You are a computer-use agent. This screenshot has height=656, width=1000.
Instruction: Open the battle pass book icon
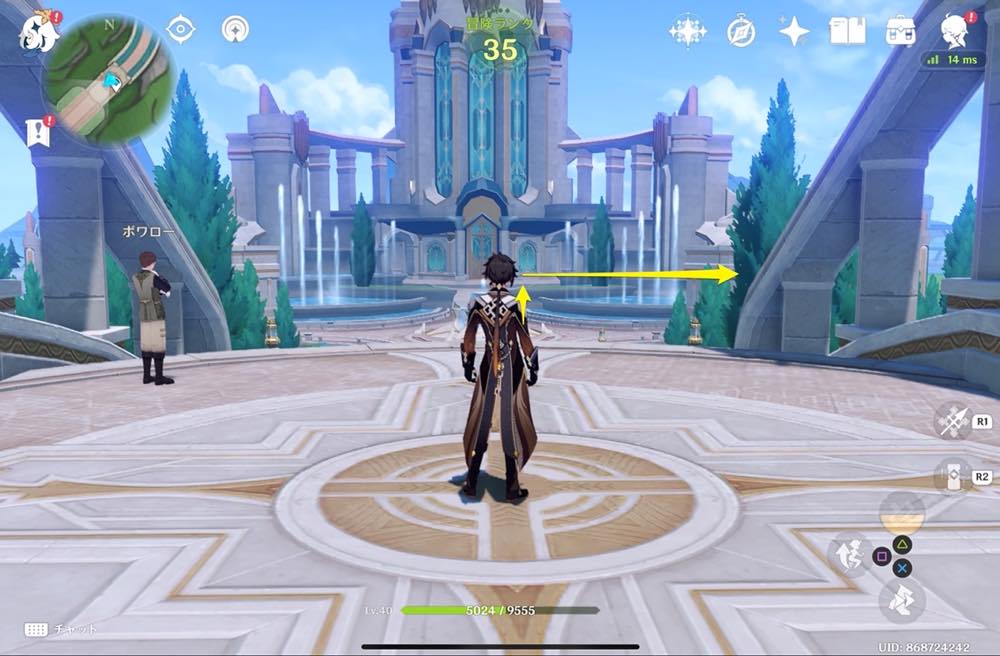pos(847,31)
